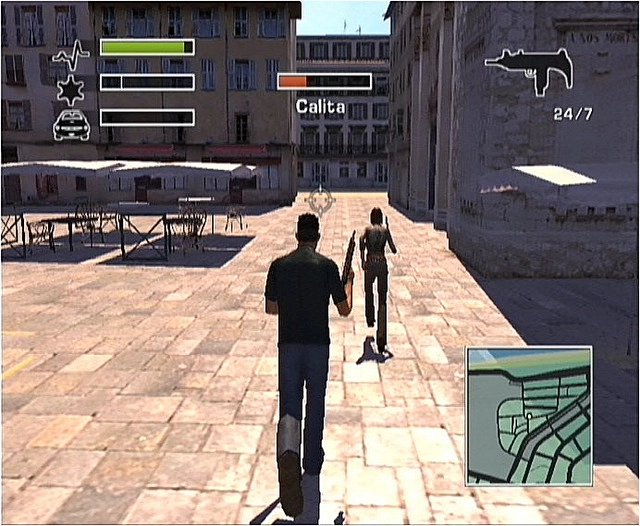Click the police badge felony icon
Image resolution: width=640 pixels, height=526 pixels.
(x=71, y=88)
